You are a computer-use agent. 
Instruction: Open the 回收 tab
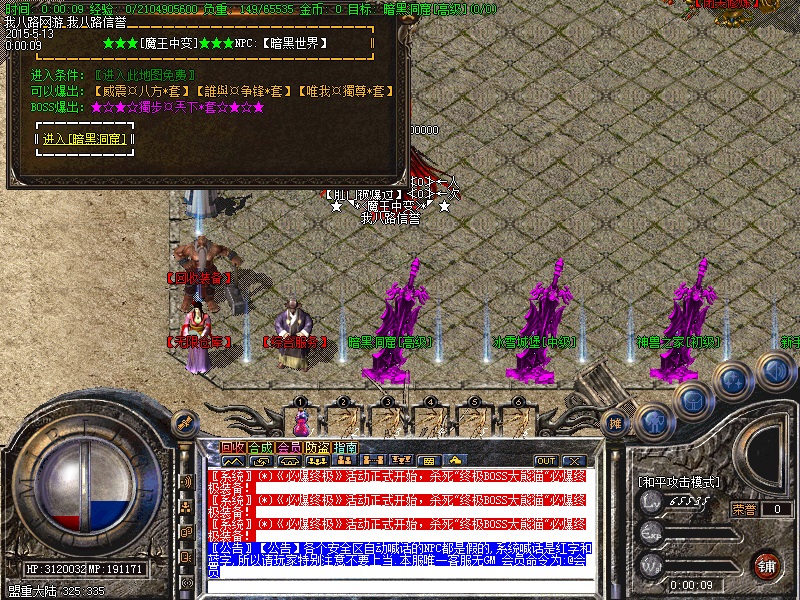click(233, 447)
